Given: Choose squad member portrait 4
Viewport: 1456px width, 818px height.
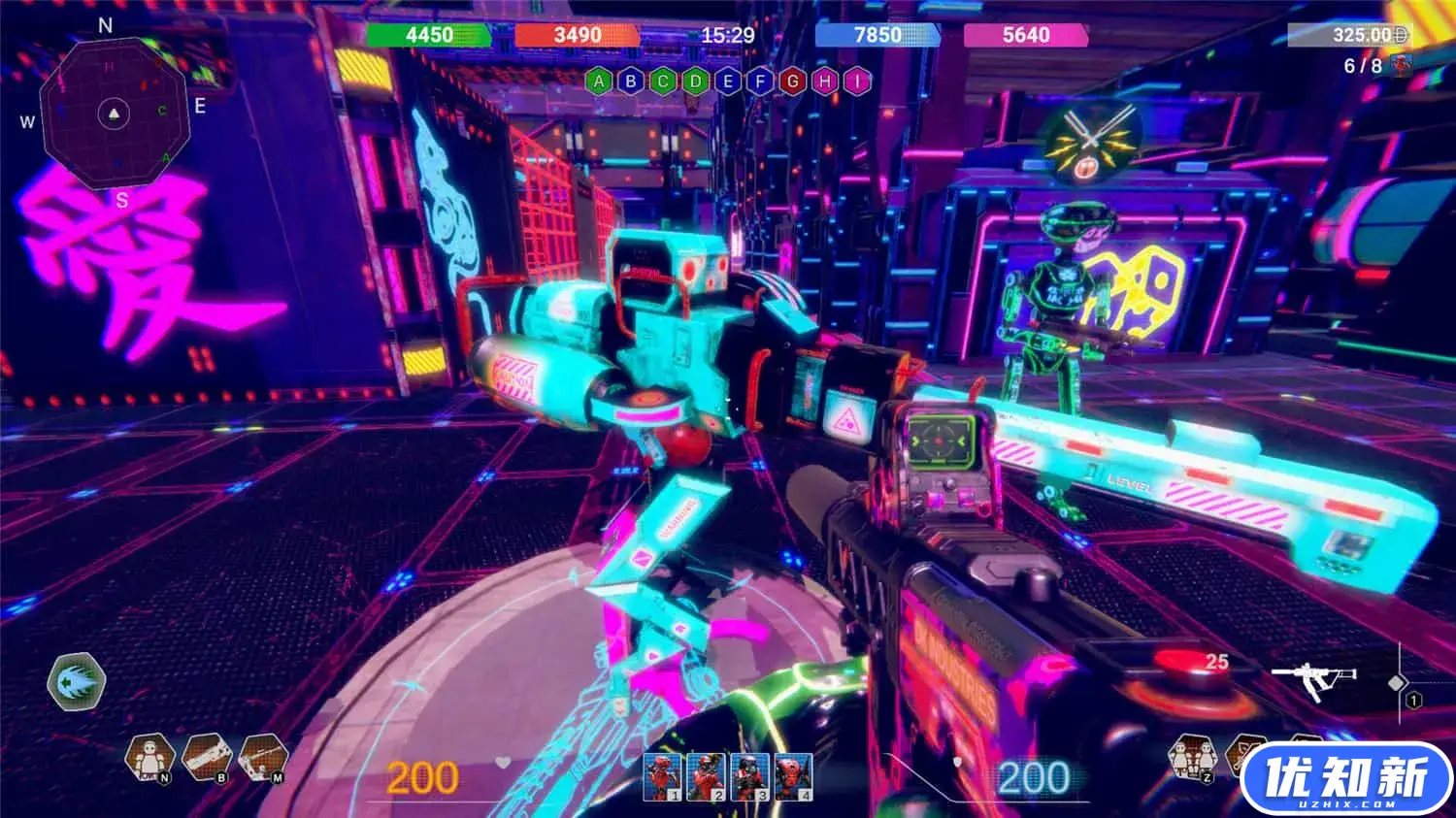Looking at the screenshot, I should tap(793, 776).
